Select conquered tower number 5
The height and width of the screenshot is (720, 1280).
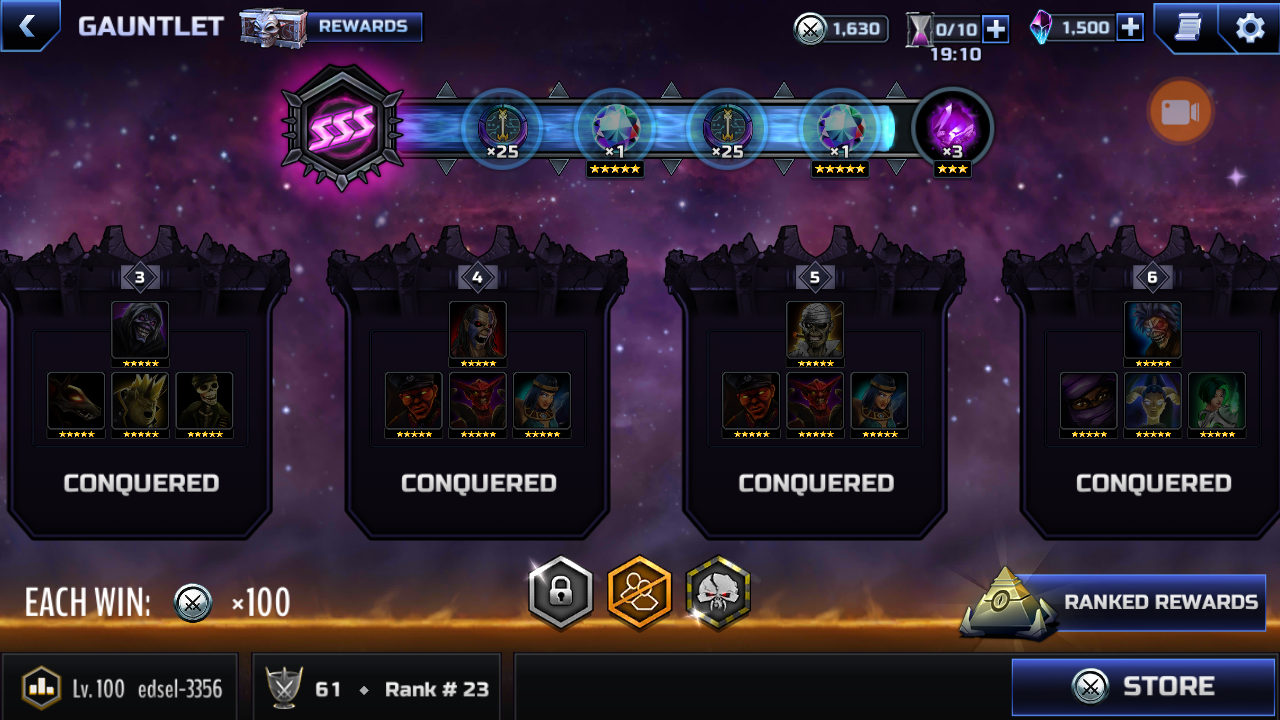815,400
